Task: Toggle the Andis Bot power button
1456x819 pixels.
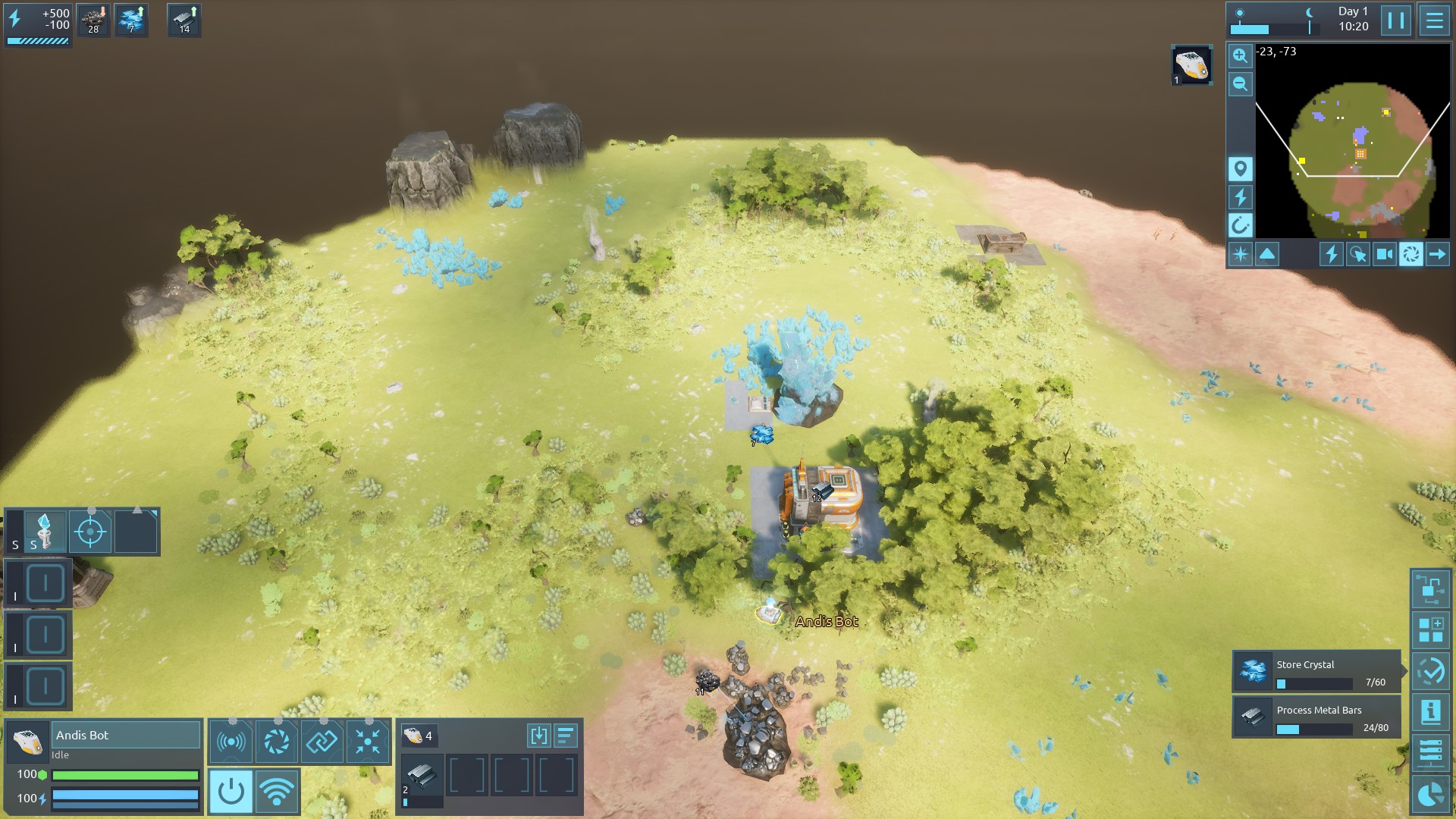Action: click(x=231, y=792)
